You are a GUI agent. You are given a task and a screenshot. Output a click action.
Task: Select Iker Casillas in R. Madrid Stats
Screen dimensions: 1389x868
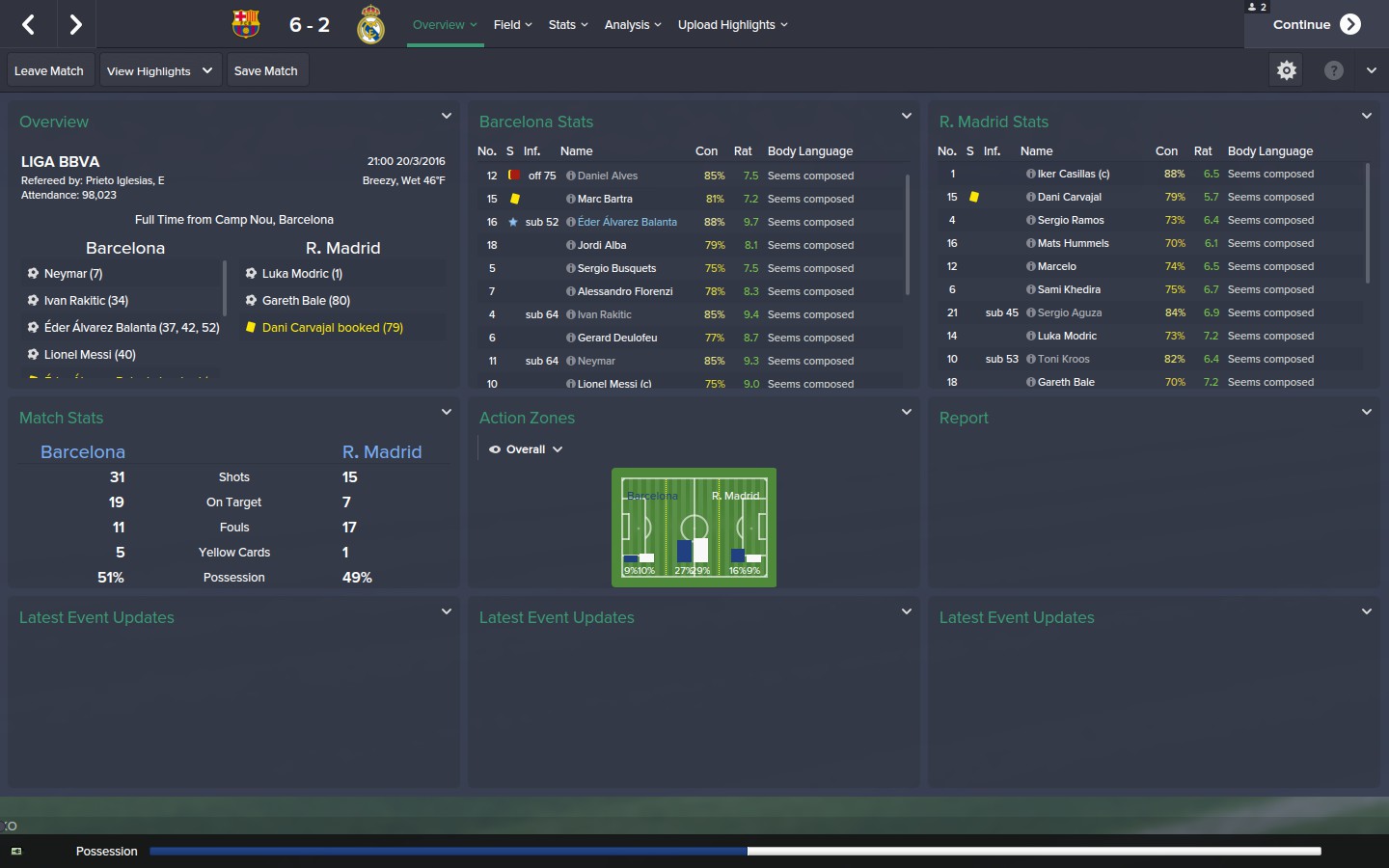[x=1073, y=175]
